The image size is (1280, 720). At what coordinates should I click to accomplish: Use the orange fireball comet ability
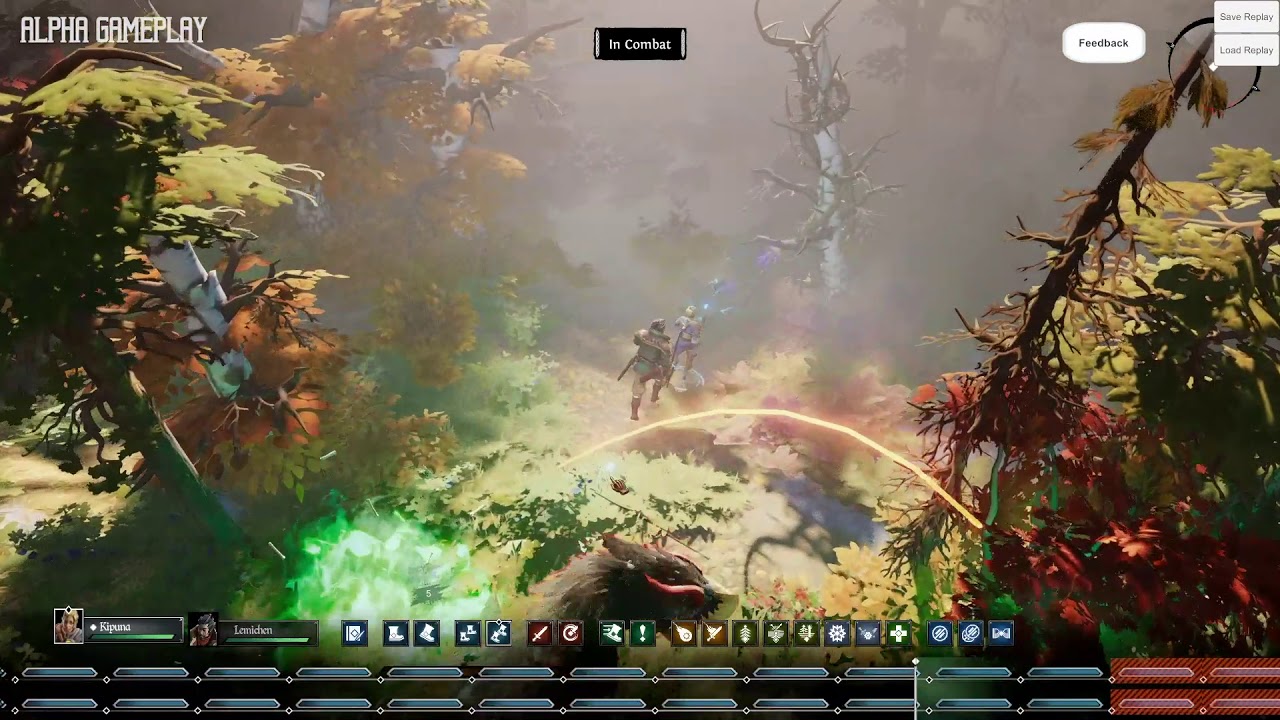(683, 633)
